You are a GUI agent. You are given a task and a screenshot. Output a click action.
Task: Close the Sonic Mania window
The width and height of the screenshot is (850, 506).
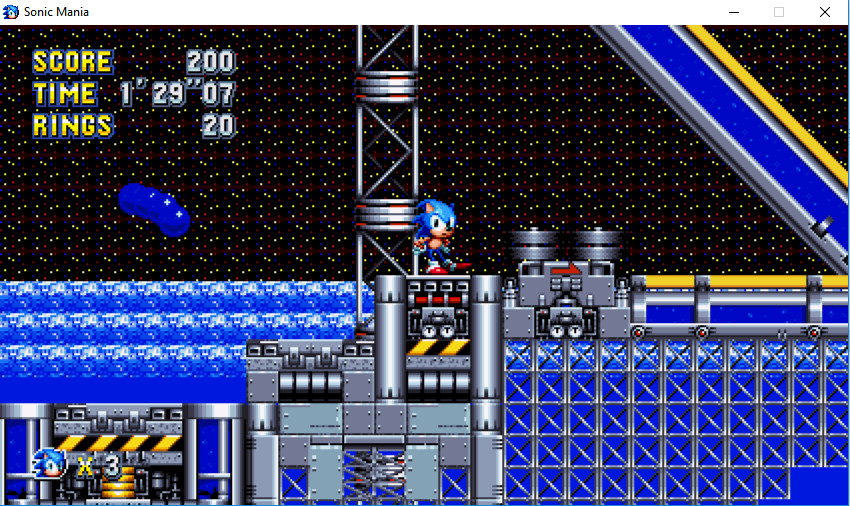point(824,12)
